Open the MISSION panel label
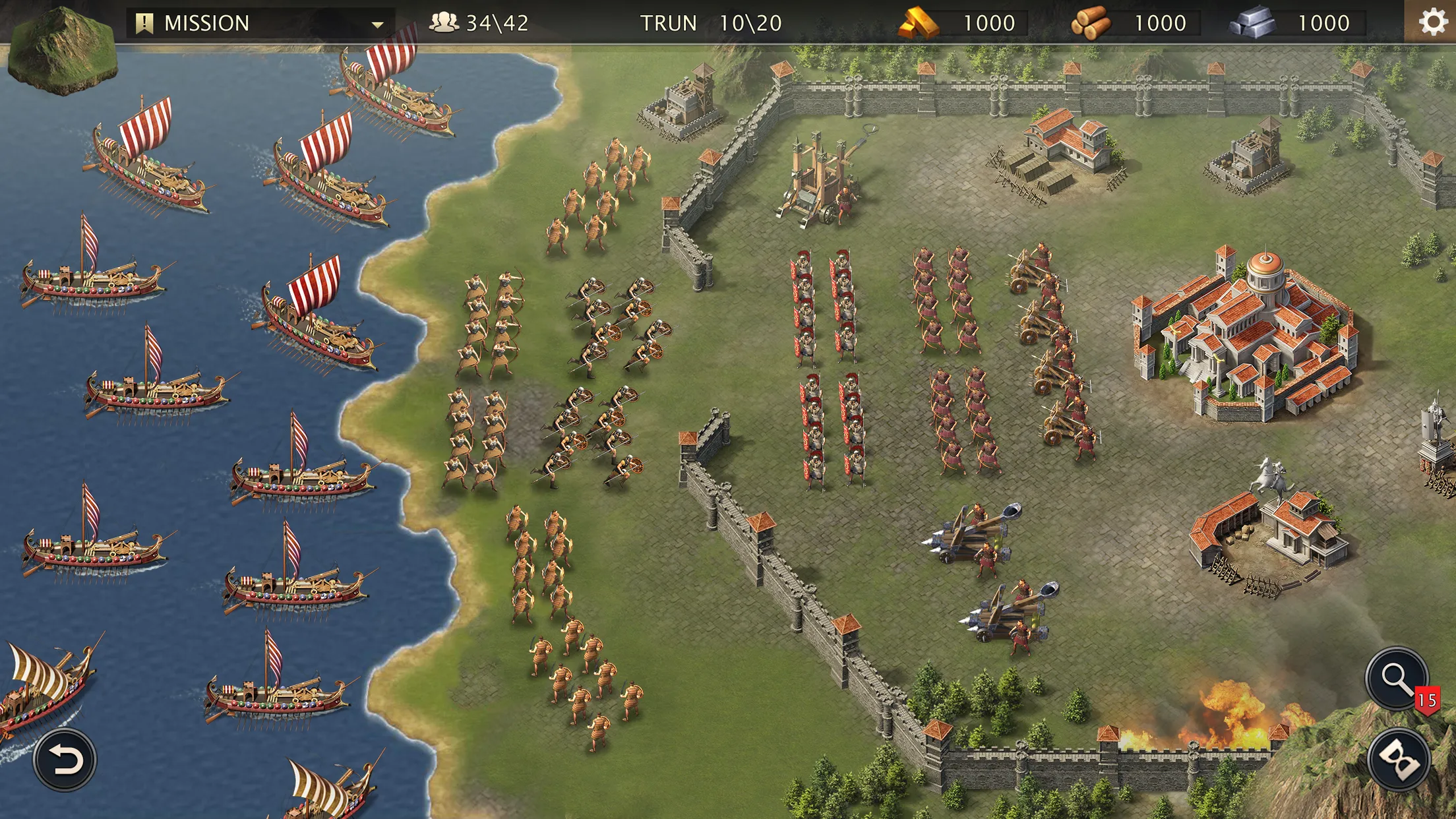 point(204,22)
